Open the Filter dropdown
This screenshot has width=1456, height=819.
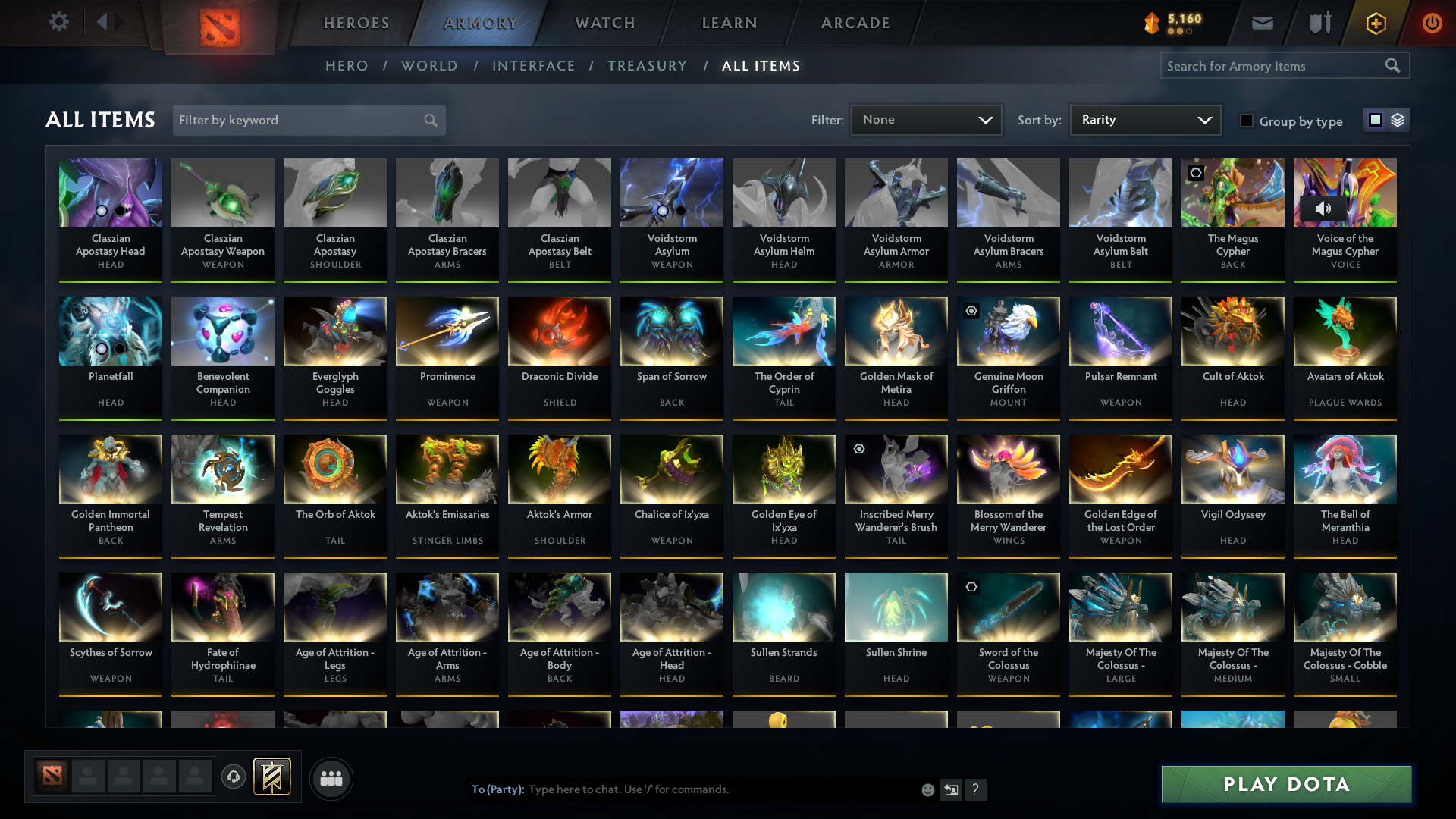pyautogui.click(x=925, y=119)
